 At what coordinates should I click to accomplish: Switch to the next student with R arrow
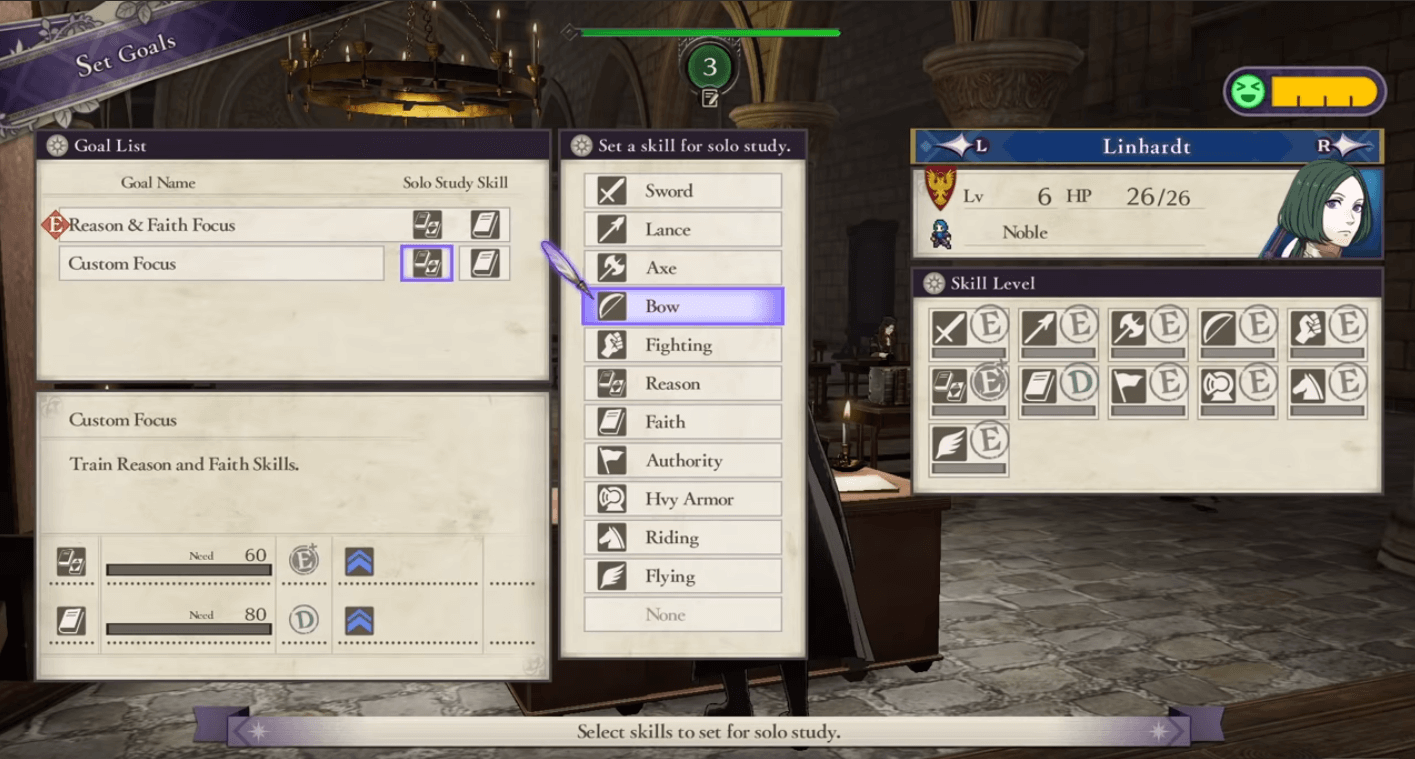(x=1338, y=146)
